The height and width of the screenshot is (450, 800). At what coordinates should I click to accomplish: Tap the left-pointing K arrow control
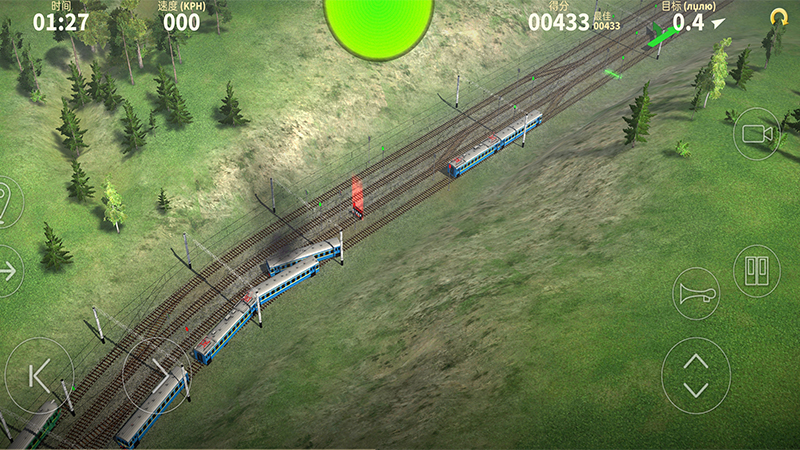pyautogui.click(x=39, y=375)
